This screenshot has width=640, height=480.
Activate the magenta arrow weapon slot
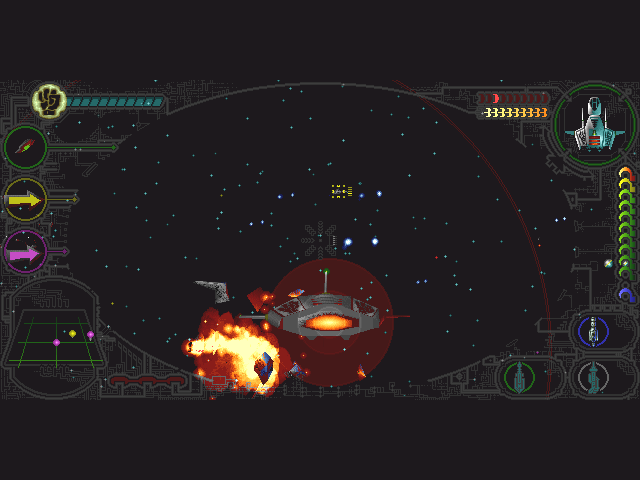pos(25,252)
